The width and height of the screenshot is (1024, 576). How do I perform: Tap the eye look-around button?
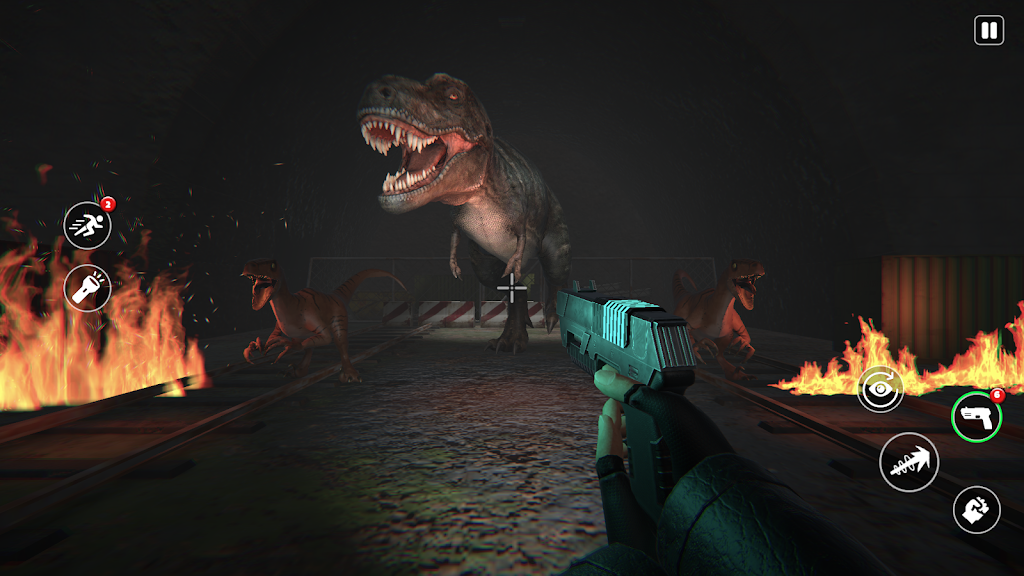click(880, 389)
